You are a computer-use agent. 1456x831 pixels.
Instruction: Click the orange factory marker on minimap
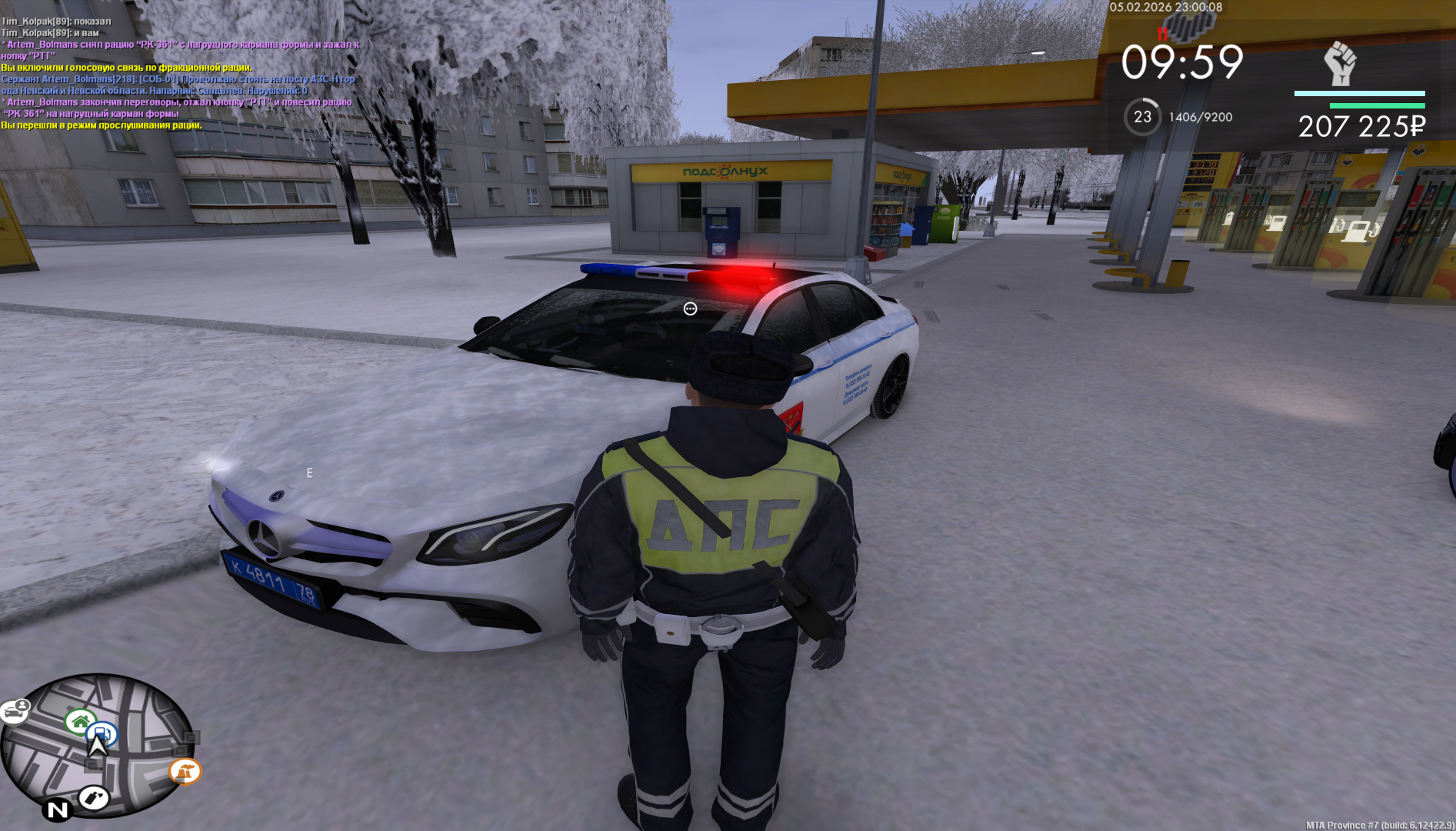[x=185, y=770]
